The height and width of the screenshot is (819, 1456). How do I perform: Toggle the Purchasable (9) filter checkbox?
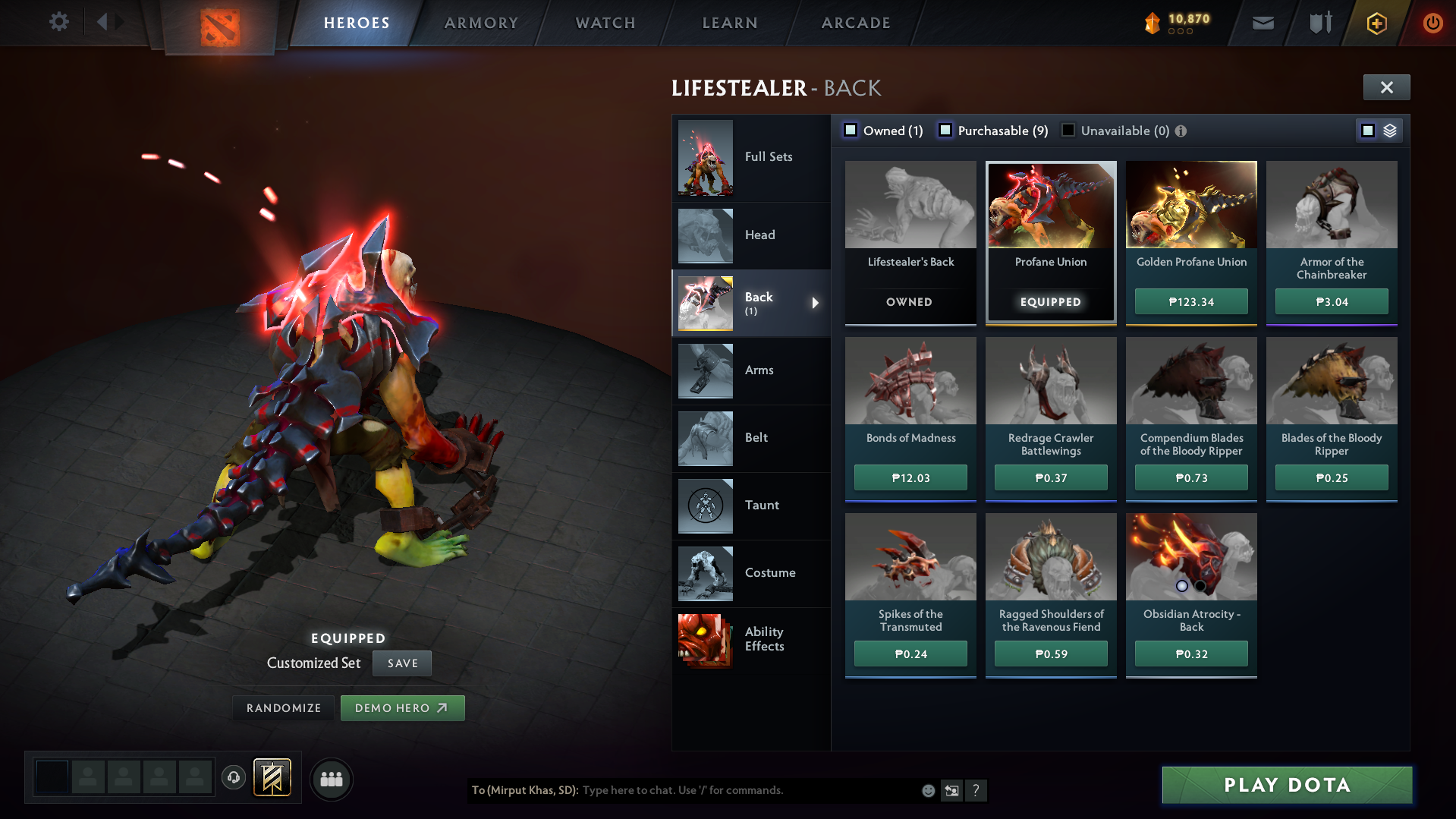click(x=945, y=130)
